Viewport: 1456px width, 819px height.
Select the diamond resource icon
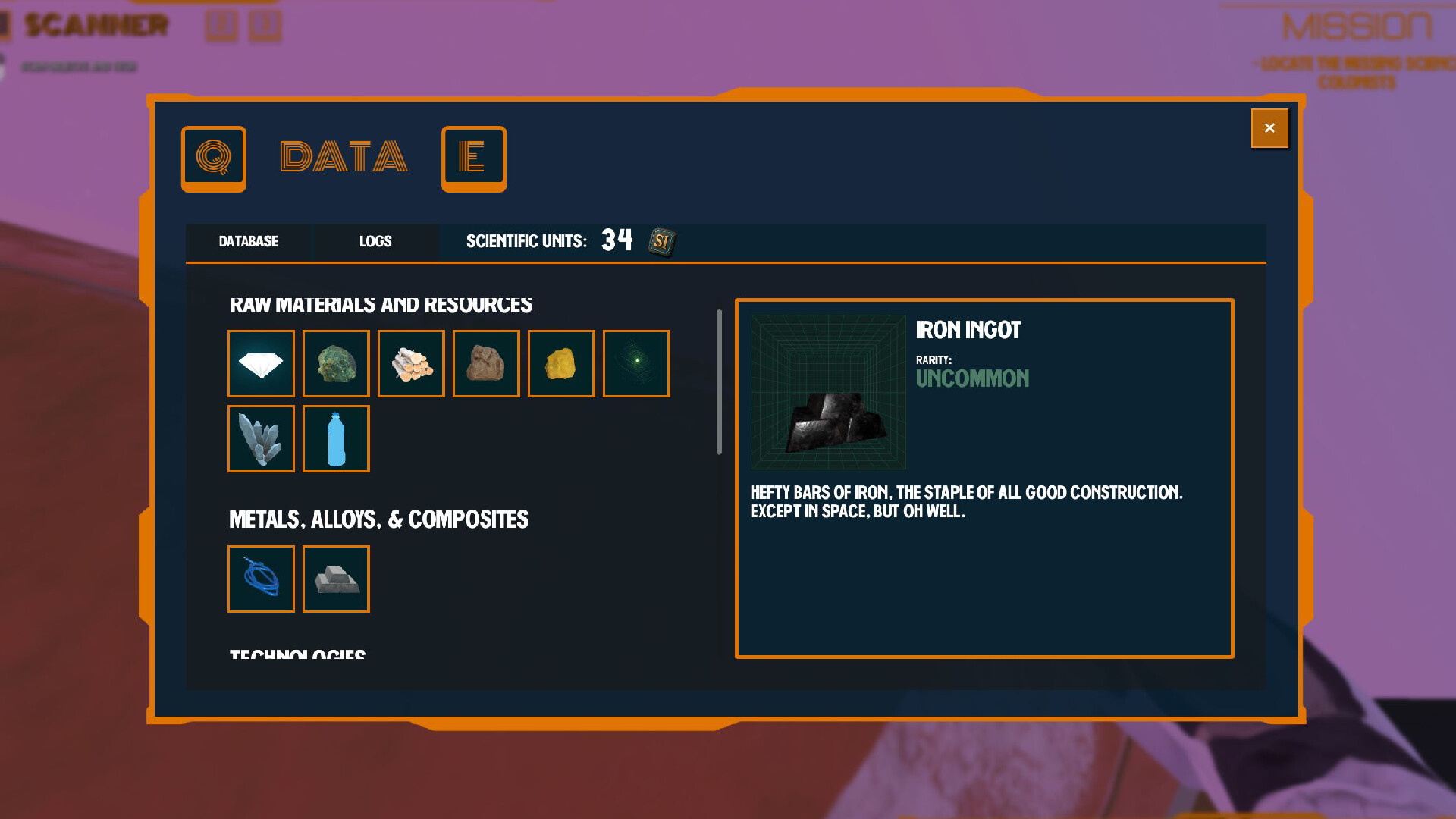click(261, 363)
